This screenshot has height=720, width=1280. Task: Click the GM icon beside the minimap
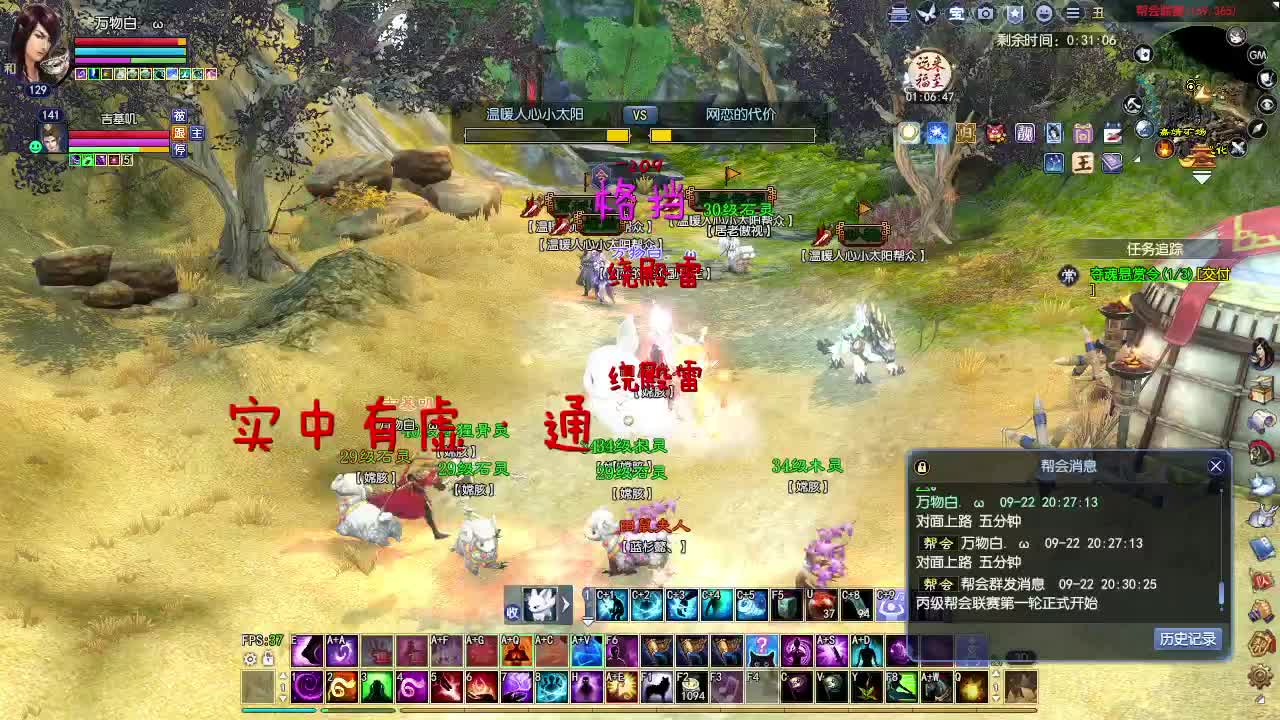1257,55
